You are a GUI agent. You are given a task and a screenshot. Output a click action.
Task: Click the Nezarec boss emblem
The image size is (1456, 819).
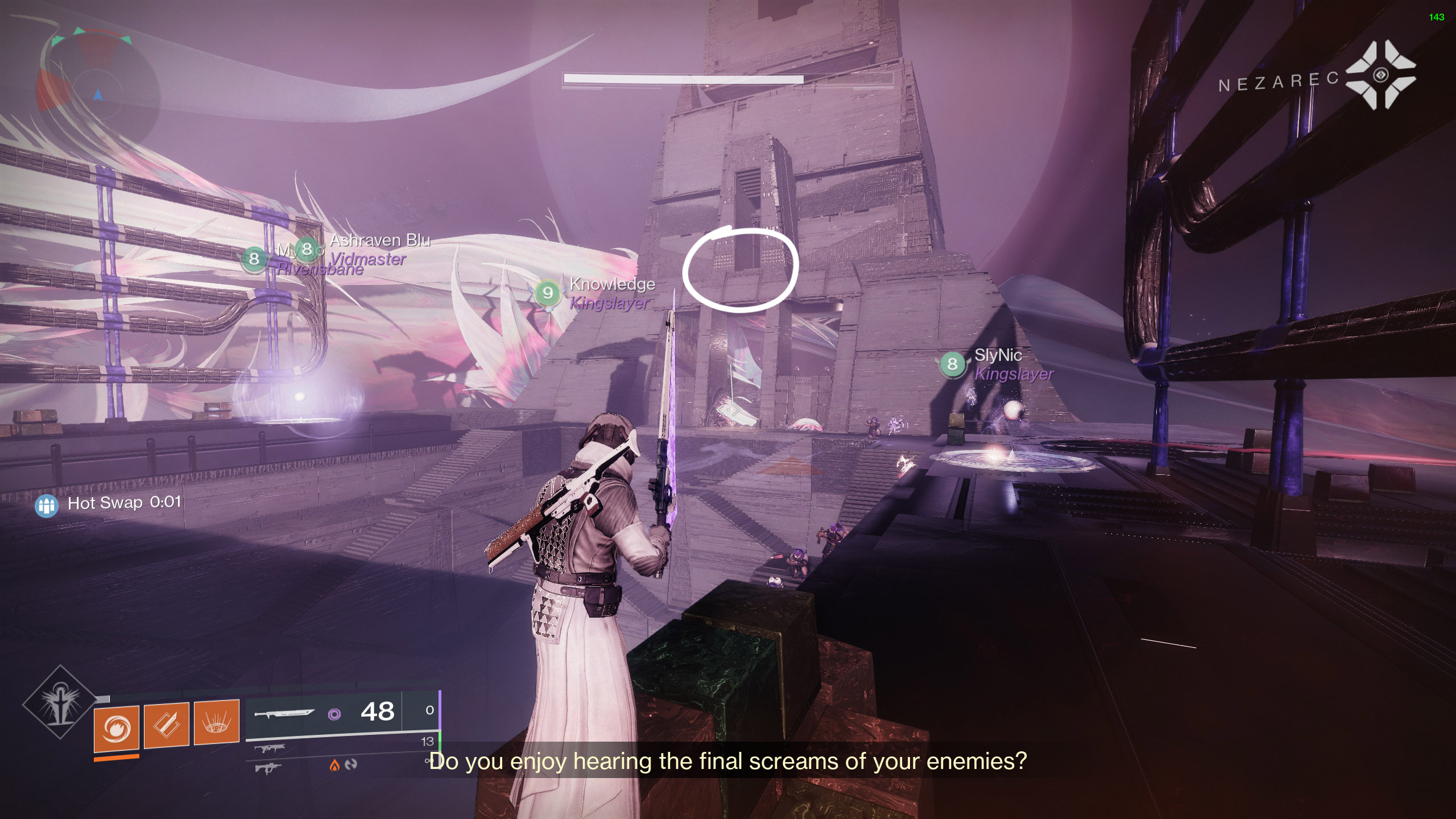click(1380, 75)
